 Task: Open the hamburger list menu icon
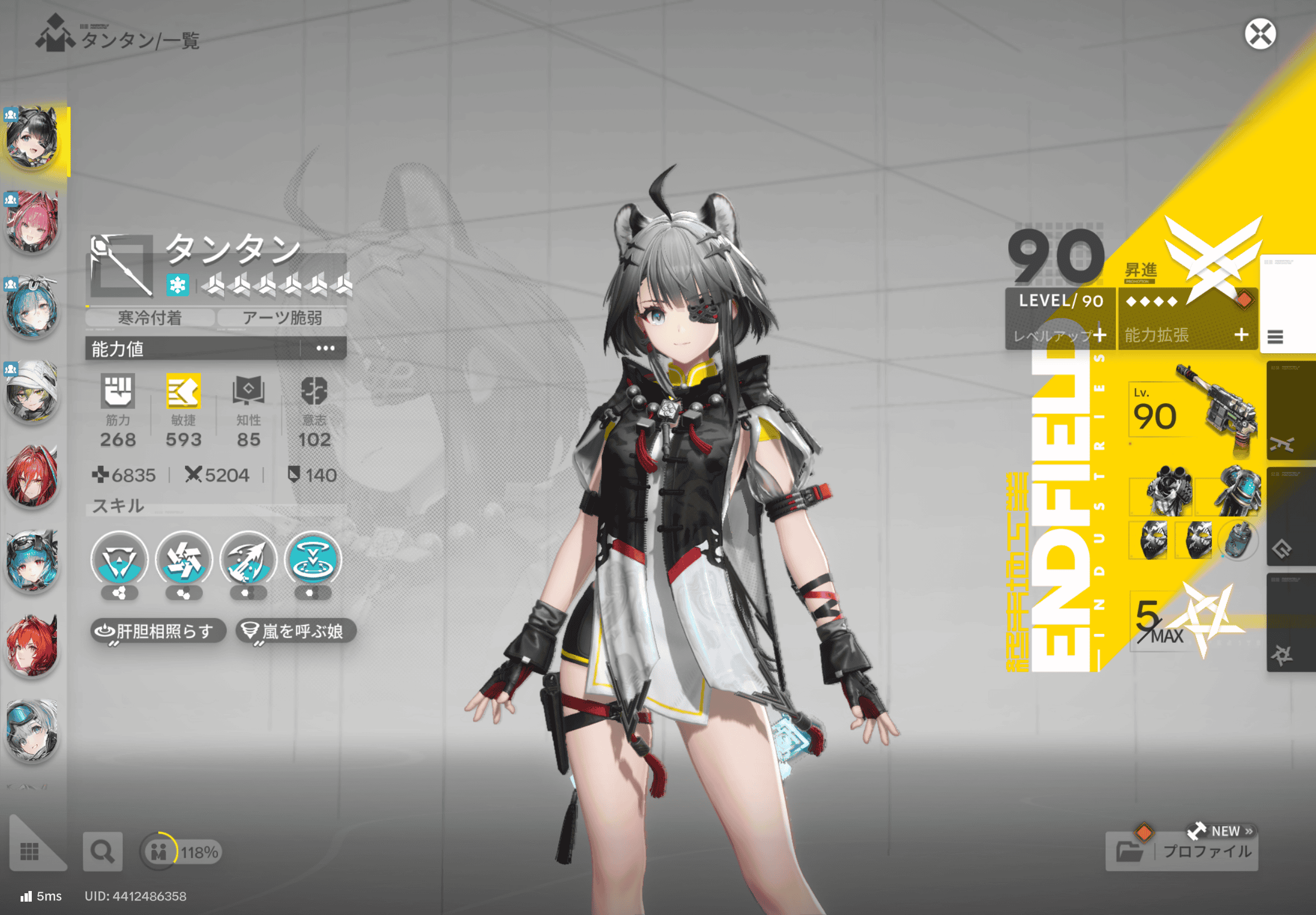[1275, 336]
